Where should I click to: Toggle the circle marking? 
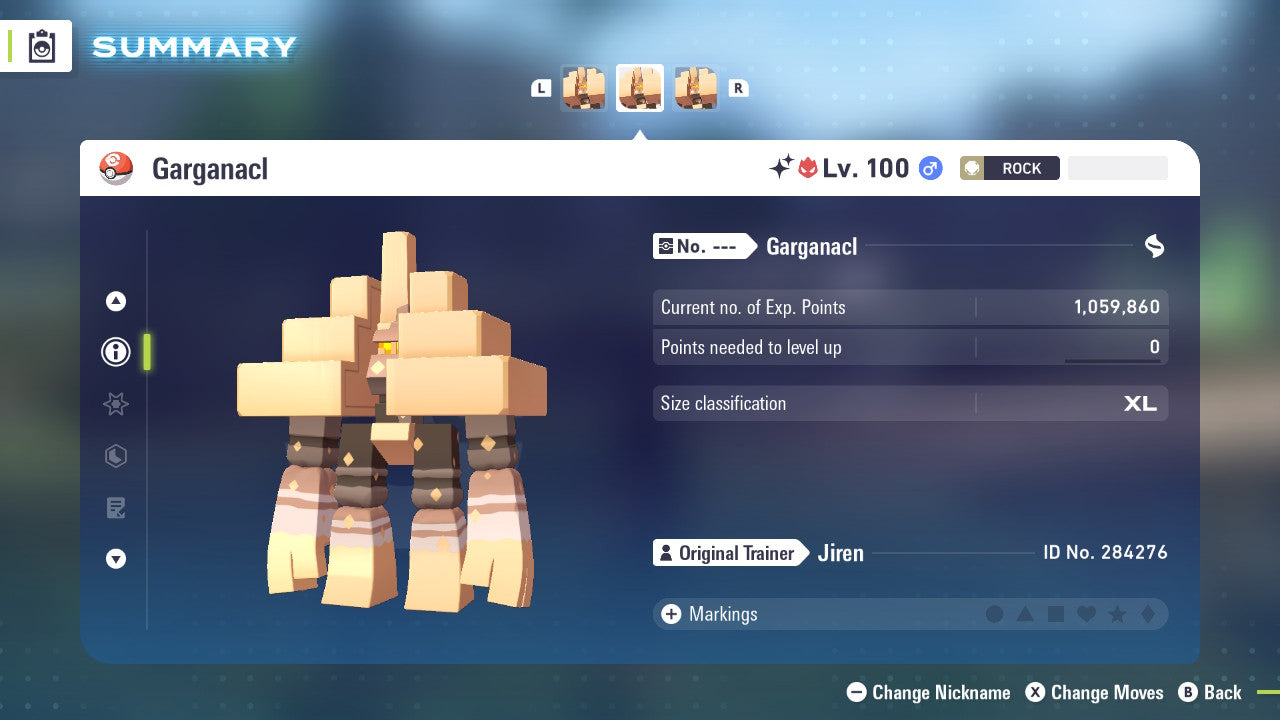[x=994, y=614]
